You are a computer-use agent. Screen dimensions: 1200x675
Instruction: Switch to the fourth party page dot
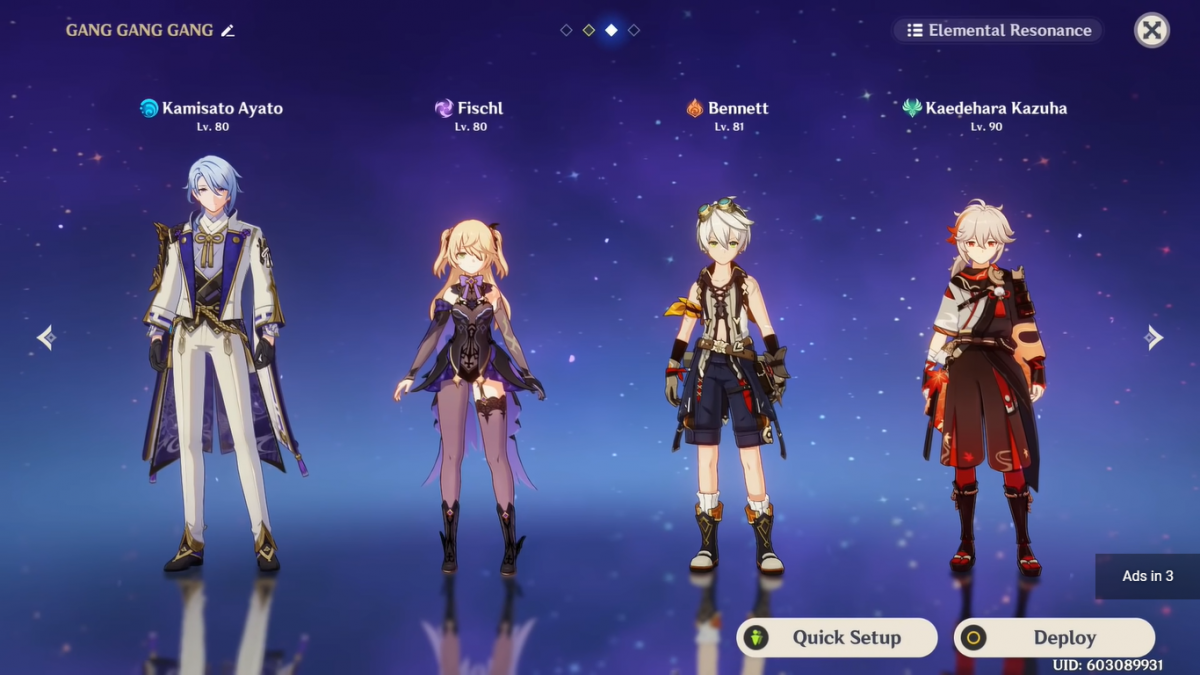[x=634, y=30]
